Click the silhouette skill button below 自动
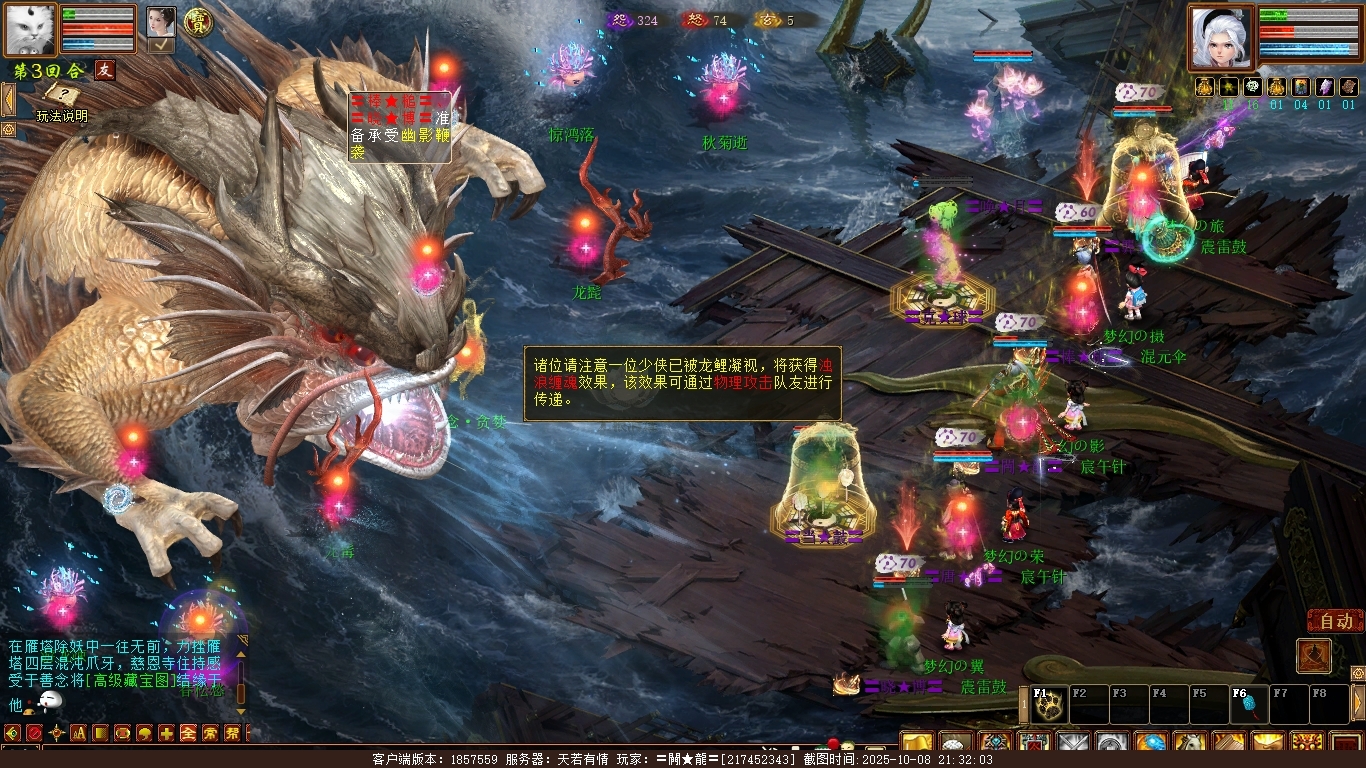This screenshot has height=768, width=1366. click(1314, 656)
